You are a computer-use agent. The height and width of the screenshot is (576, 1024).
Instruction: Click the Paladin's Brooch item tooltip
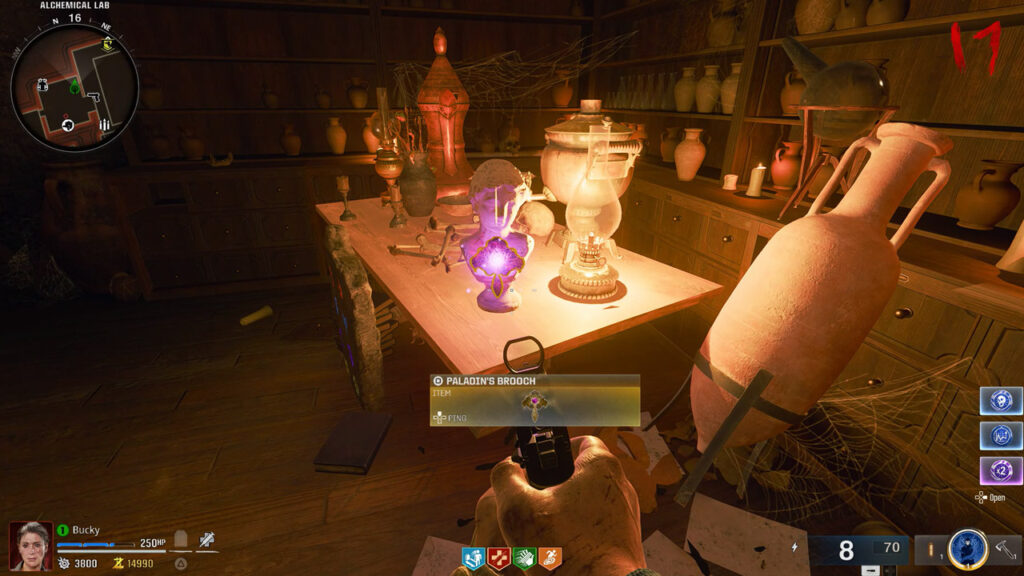[x=535, y=400]
